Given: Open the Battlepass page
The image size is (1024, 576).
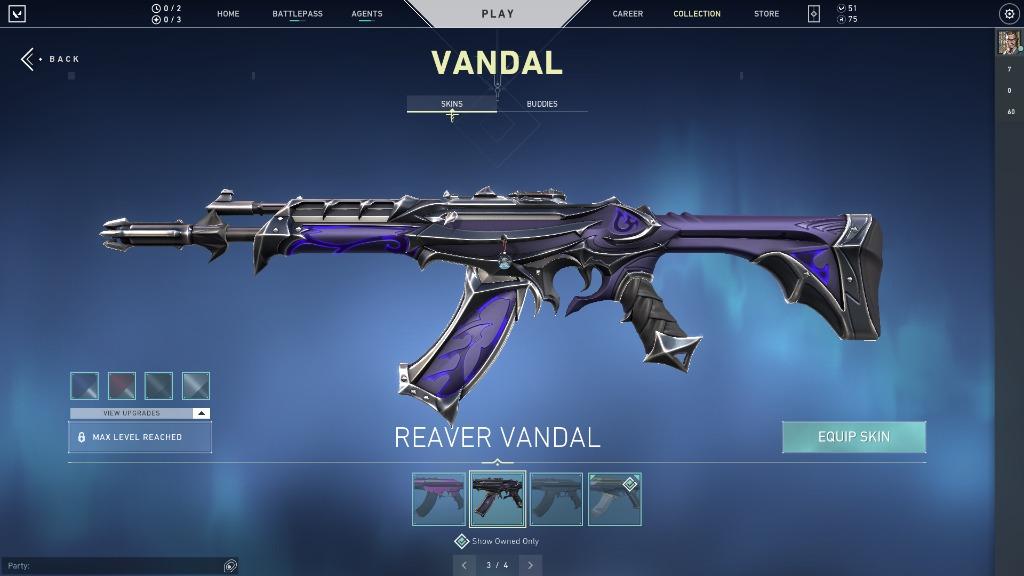Looking at the screenshot, I should pos(297,14).
